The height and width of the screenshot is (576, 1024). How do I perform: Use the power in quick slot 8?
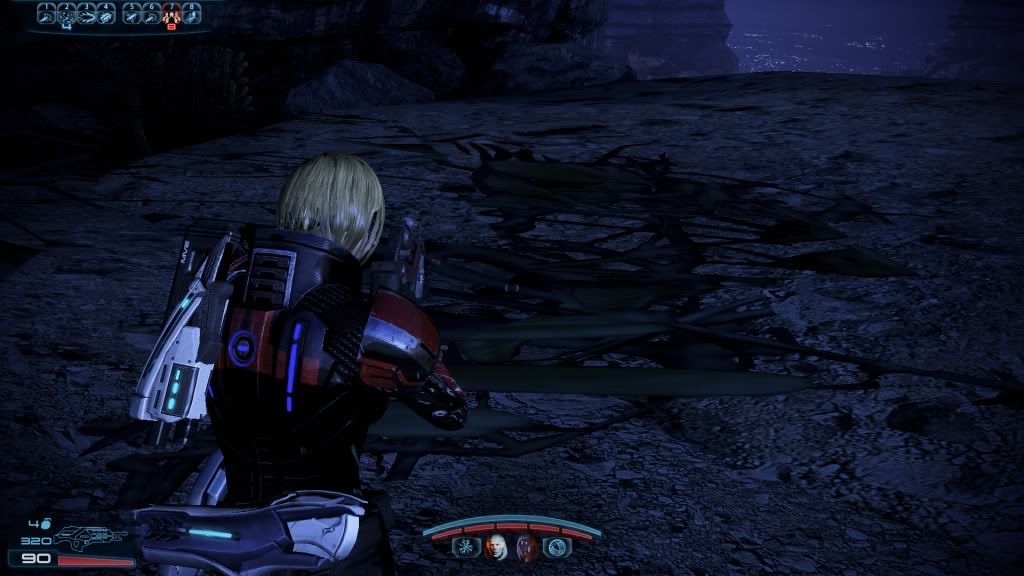191,14
